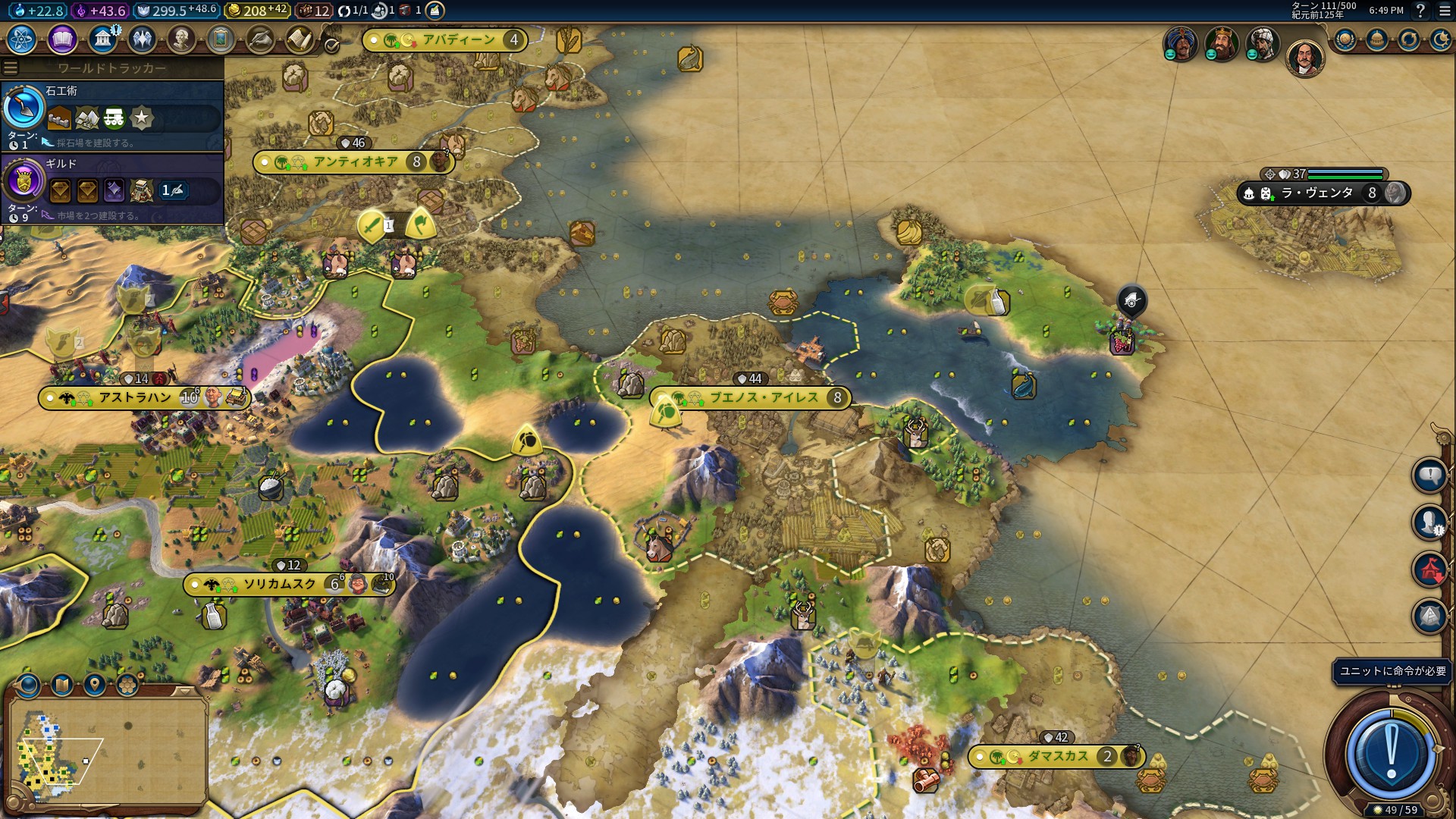Viewport: 1456px width, 819px height.
Task: Open the main game menu button
Action: click(x=1445, y=11)
